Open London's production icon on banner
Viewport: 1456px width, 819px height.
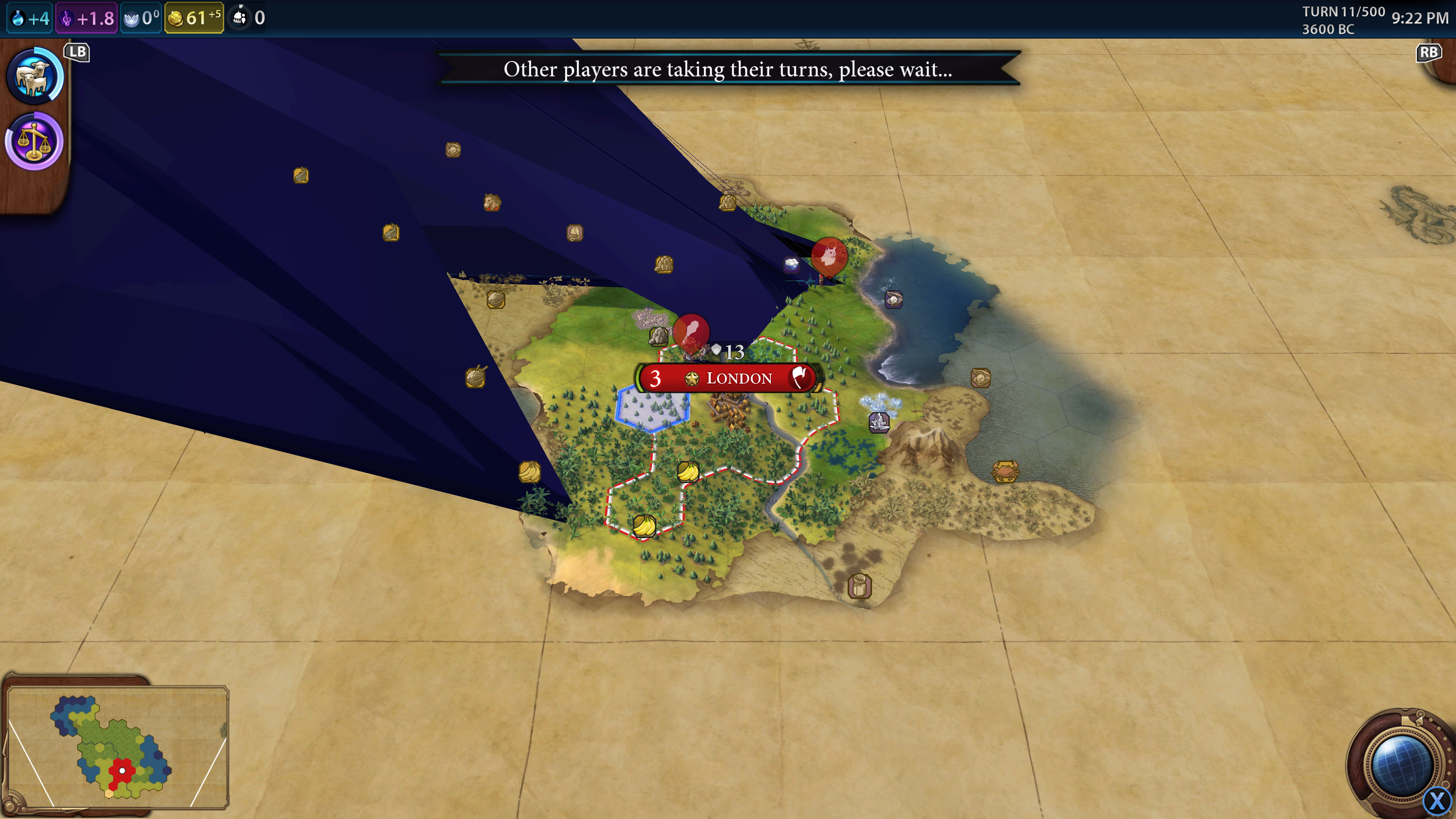[800, 378]
